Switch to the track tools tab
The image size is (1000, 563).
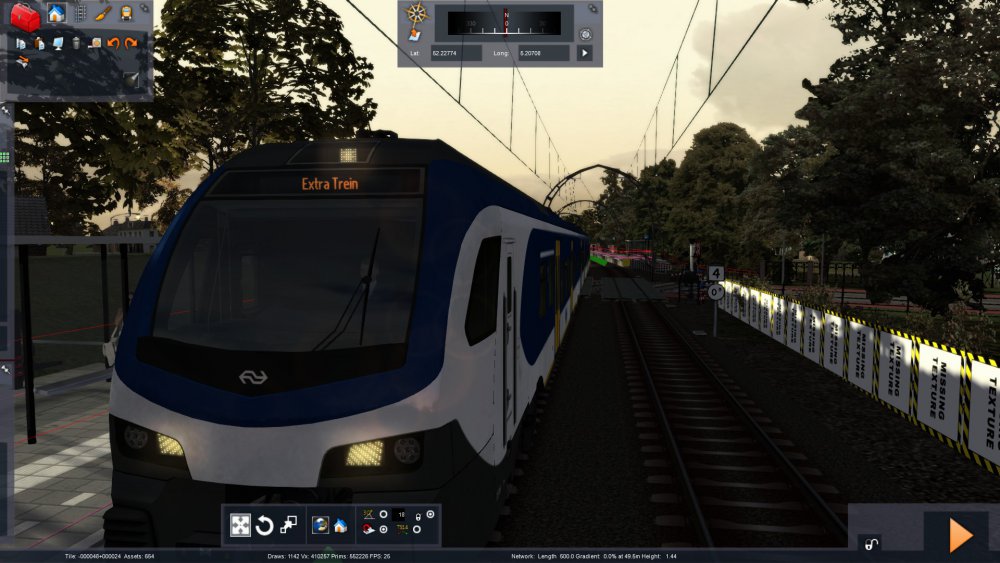point(81,14)
